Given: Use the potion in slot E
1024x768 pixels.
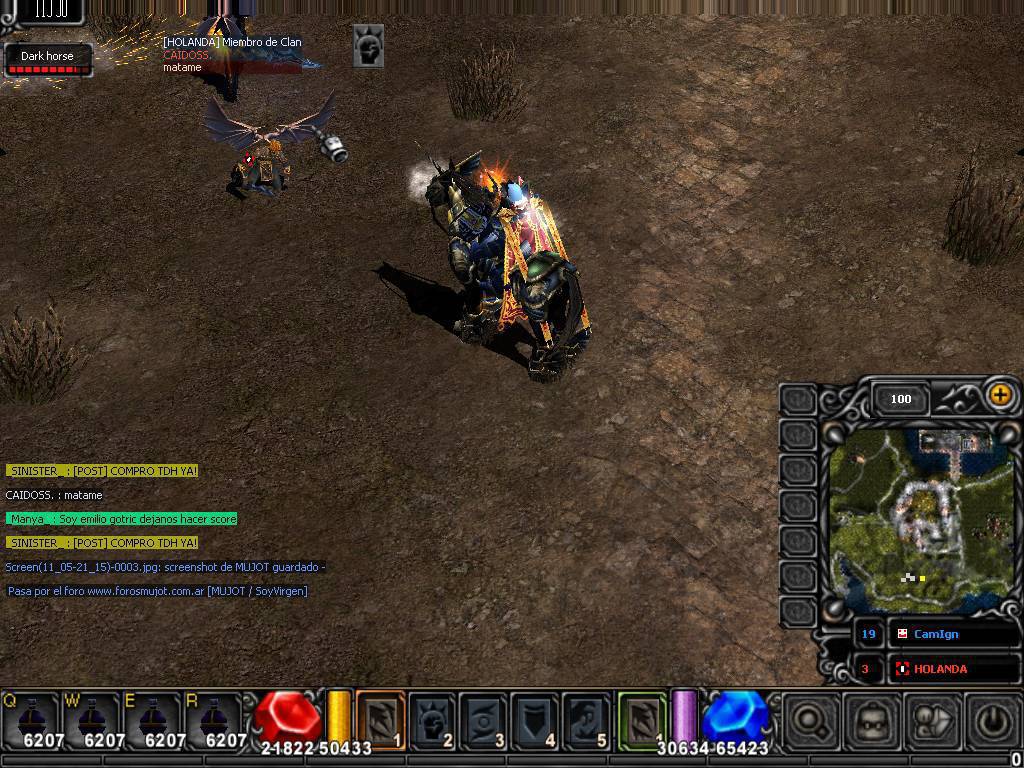Looking at the screenshot, I should [x=153, y=720].
